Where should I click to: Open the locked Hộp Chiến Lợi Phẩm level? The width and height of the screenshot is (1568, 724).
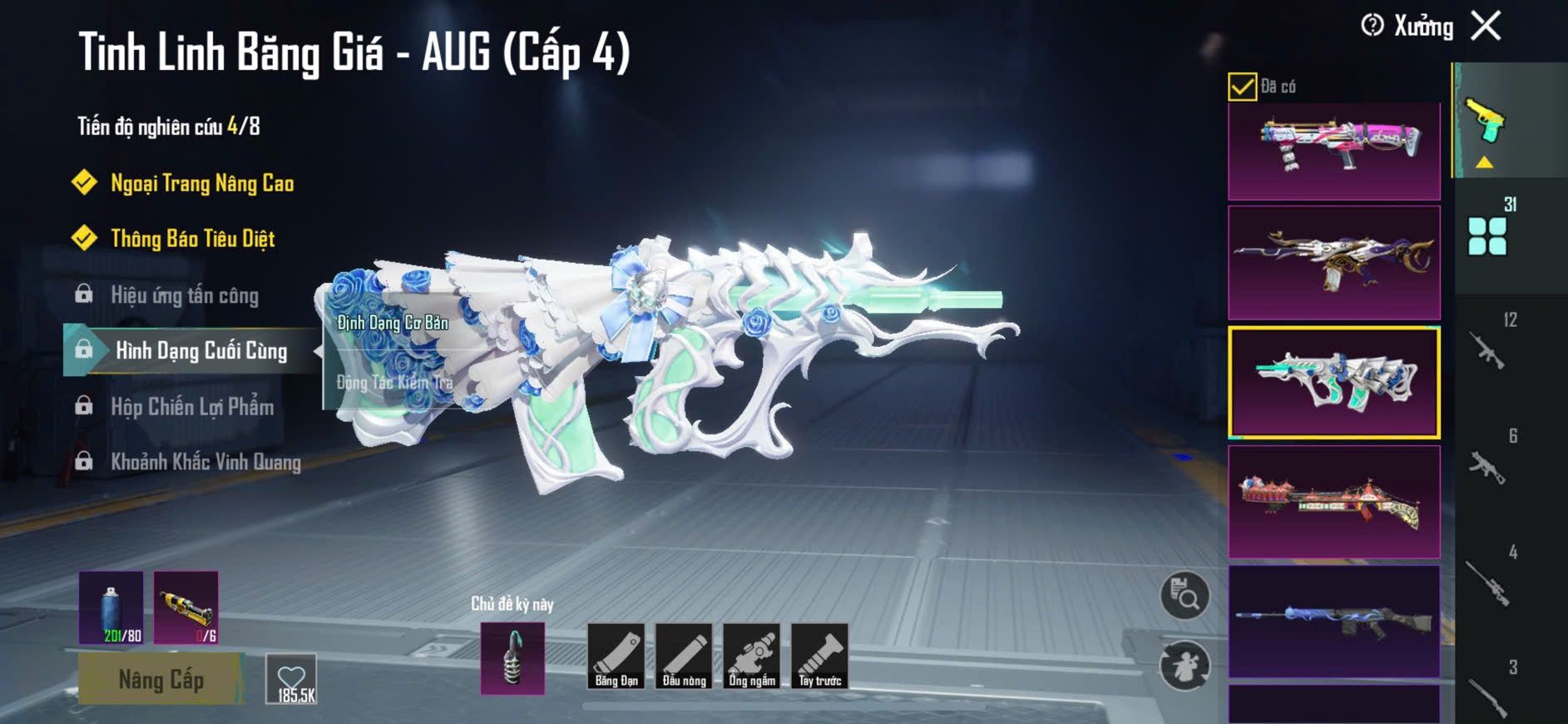click(x=191, y=407)
